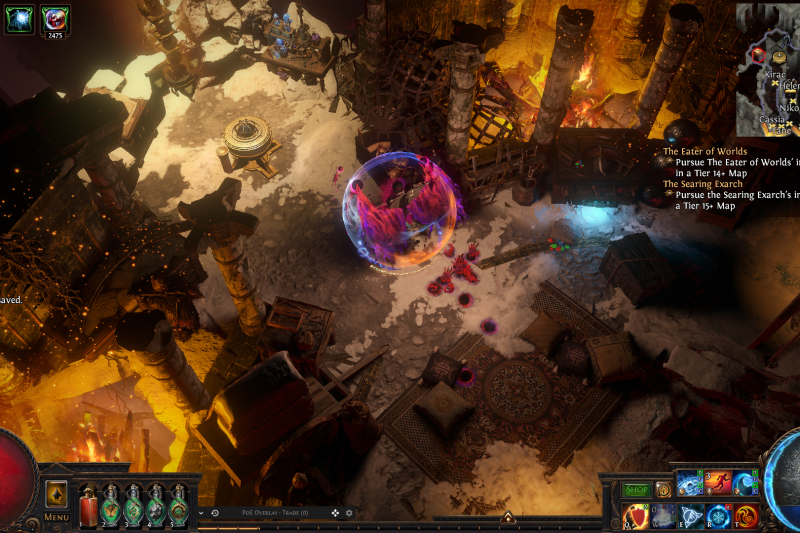Open the game Menu button

(x=56, y=517)
